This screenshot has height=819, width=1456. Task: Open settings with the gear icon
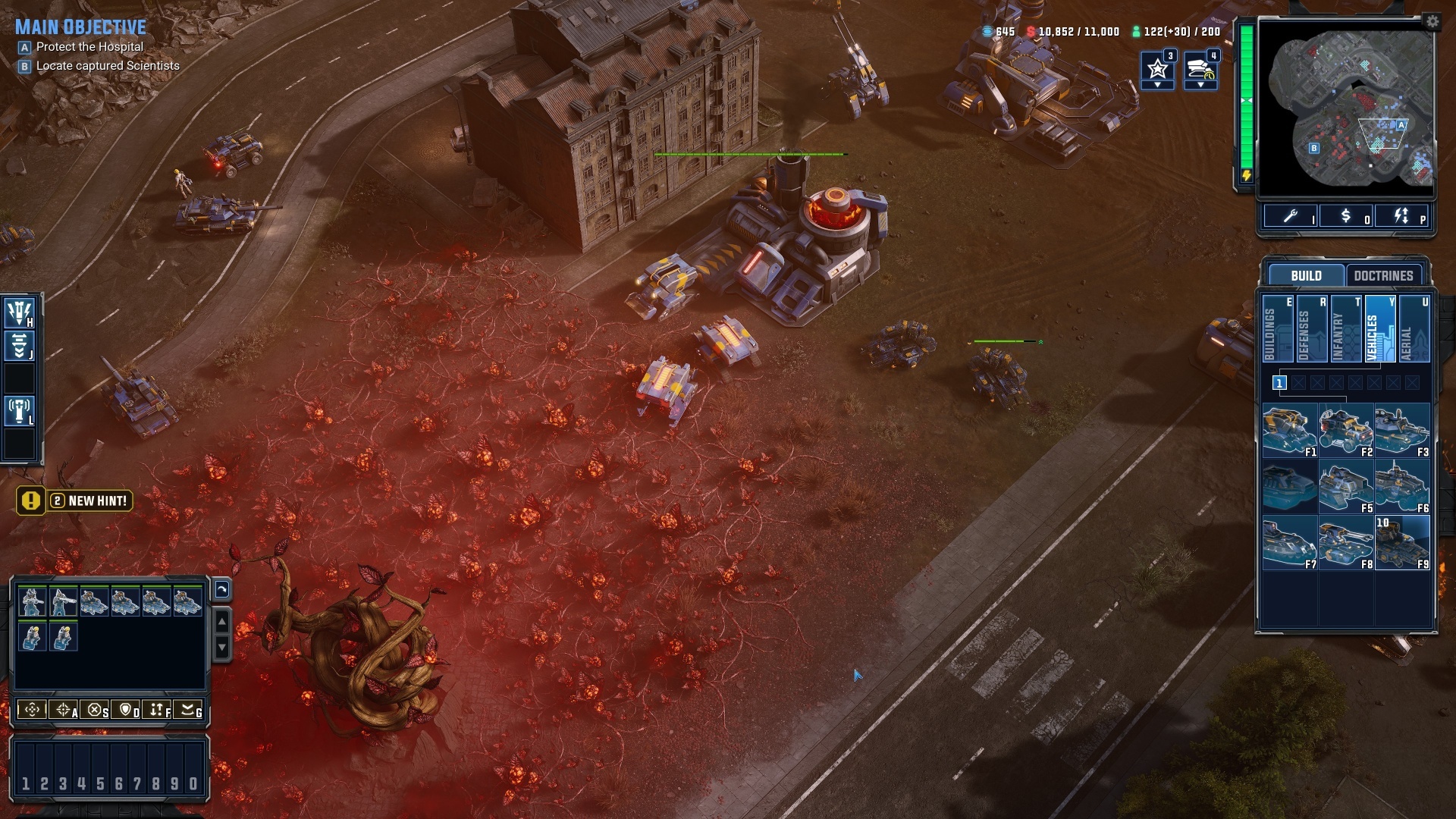[x=1432, y=22]
